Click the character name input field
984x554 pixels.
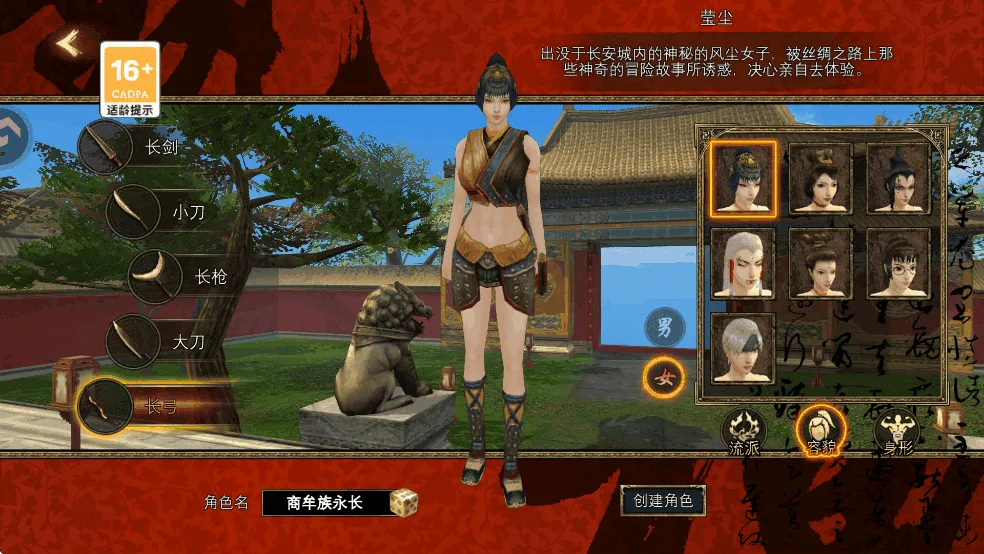(325, 502)
